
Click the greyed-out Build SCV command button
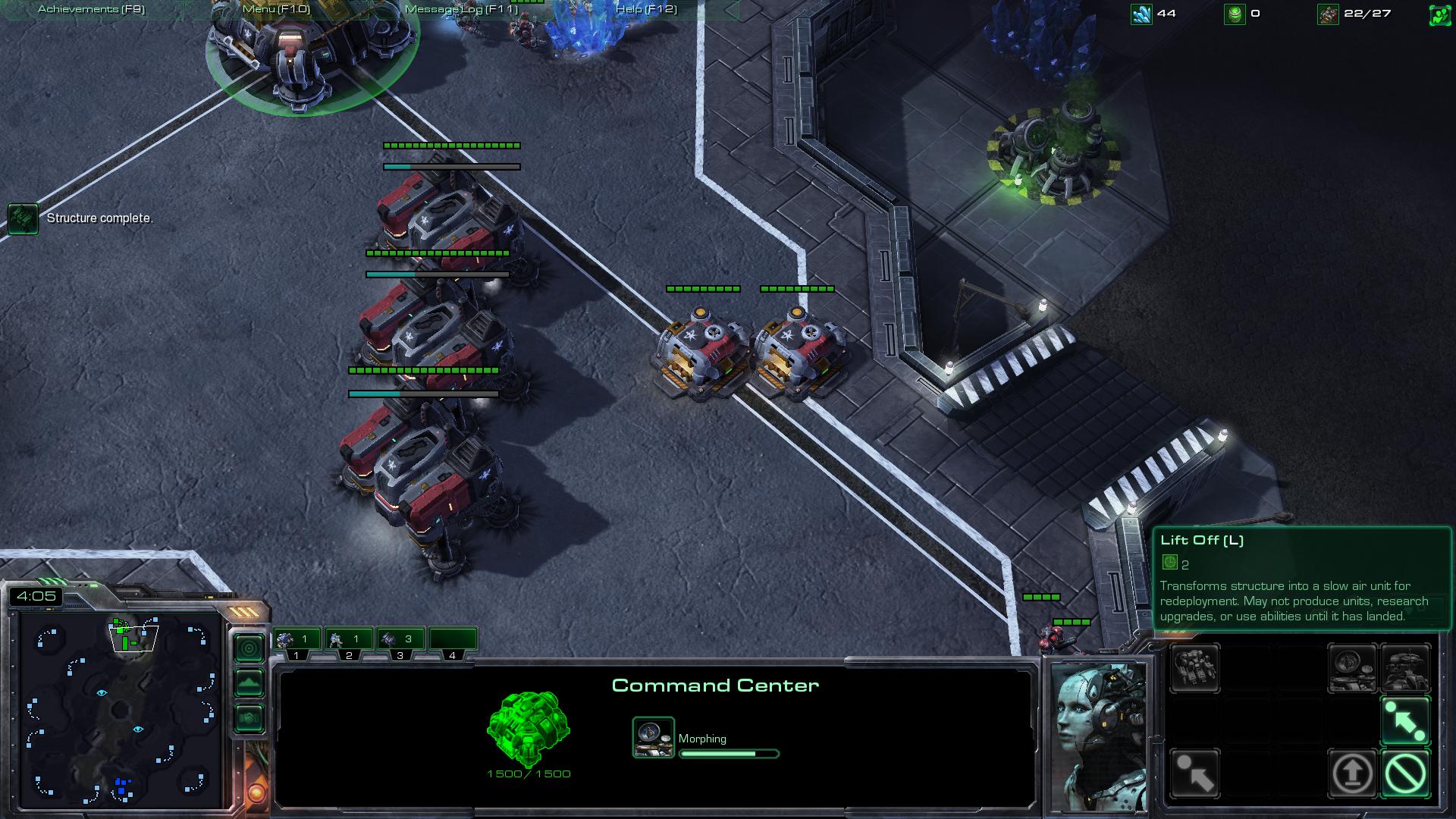click(x=1195, y=668)
